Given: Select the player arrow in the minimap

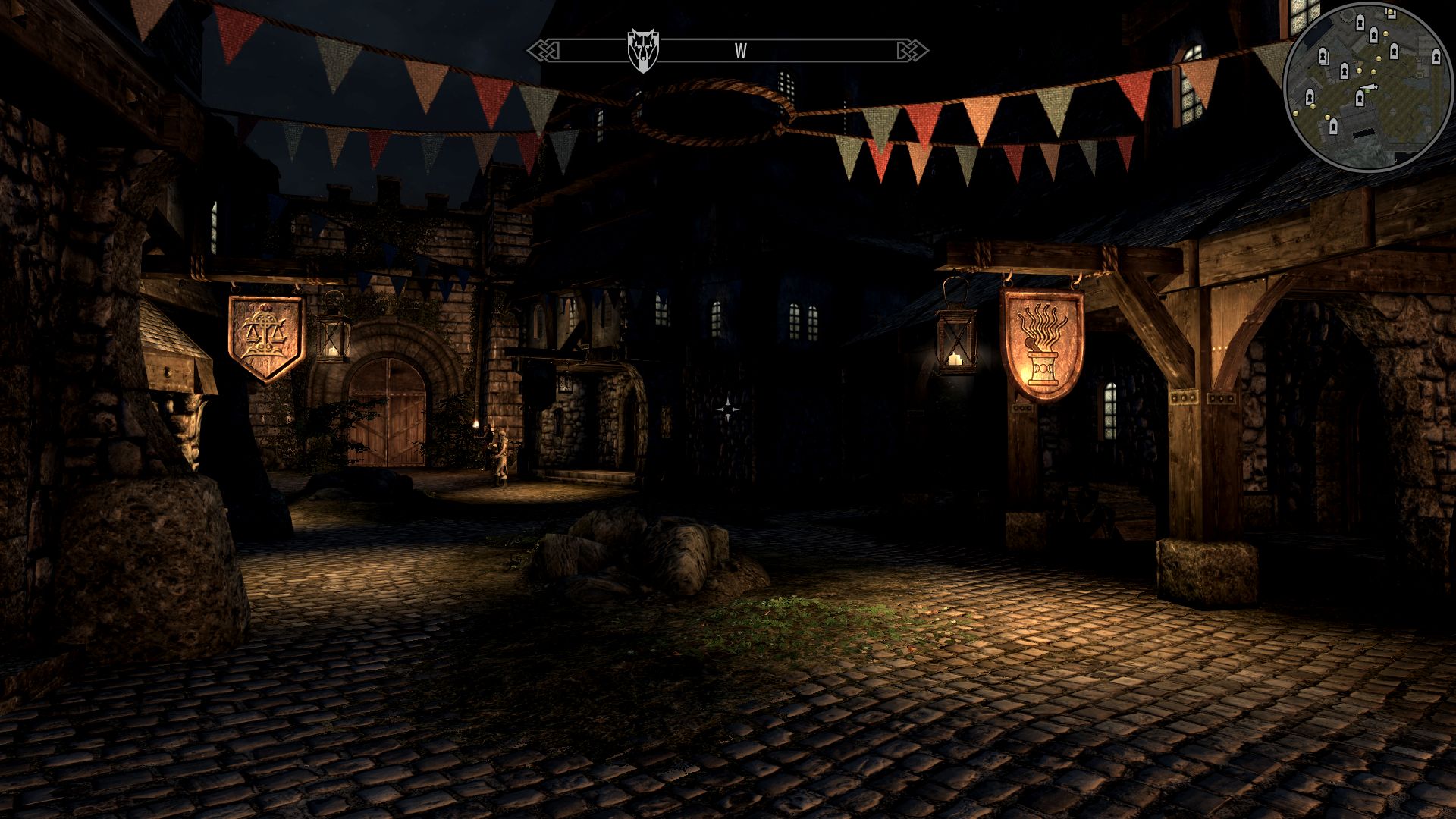Looking at the screenshot, I should coord(1369,86).
